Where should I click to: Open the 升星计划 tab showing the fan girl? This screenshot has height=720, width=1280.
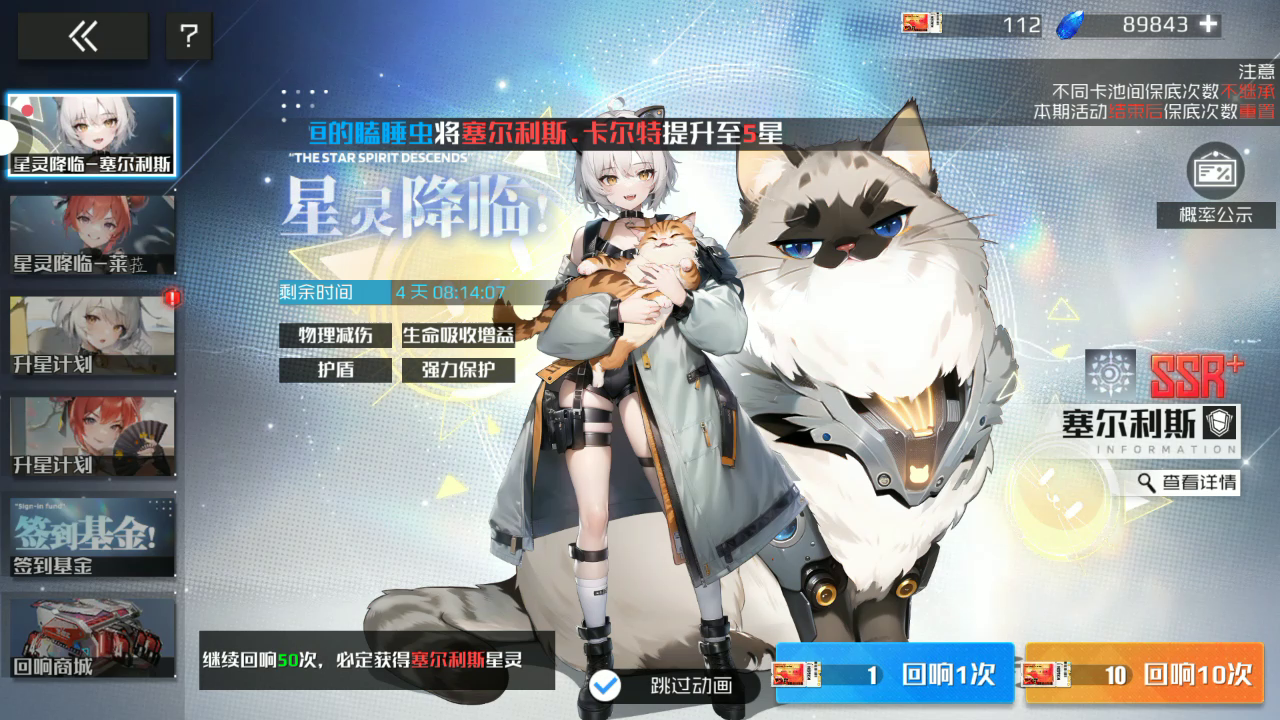coord(92,436)
